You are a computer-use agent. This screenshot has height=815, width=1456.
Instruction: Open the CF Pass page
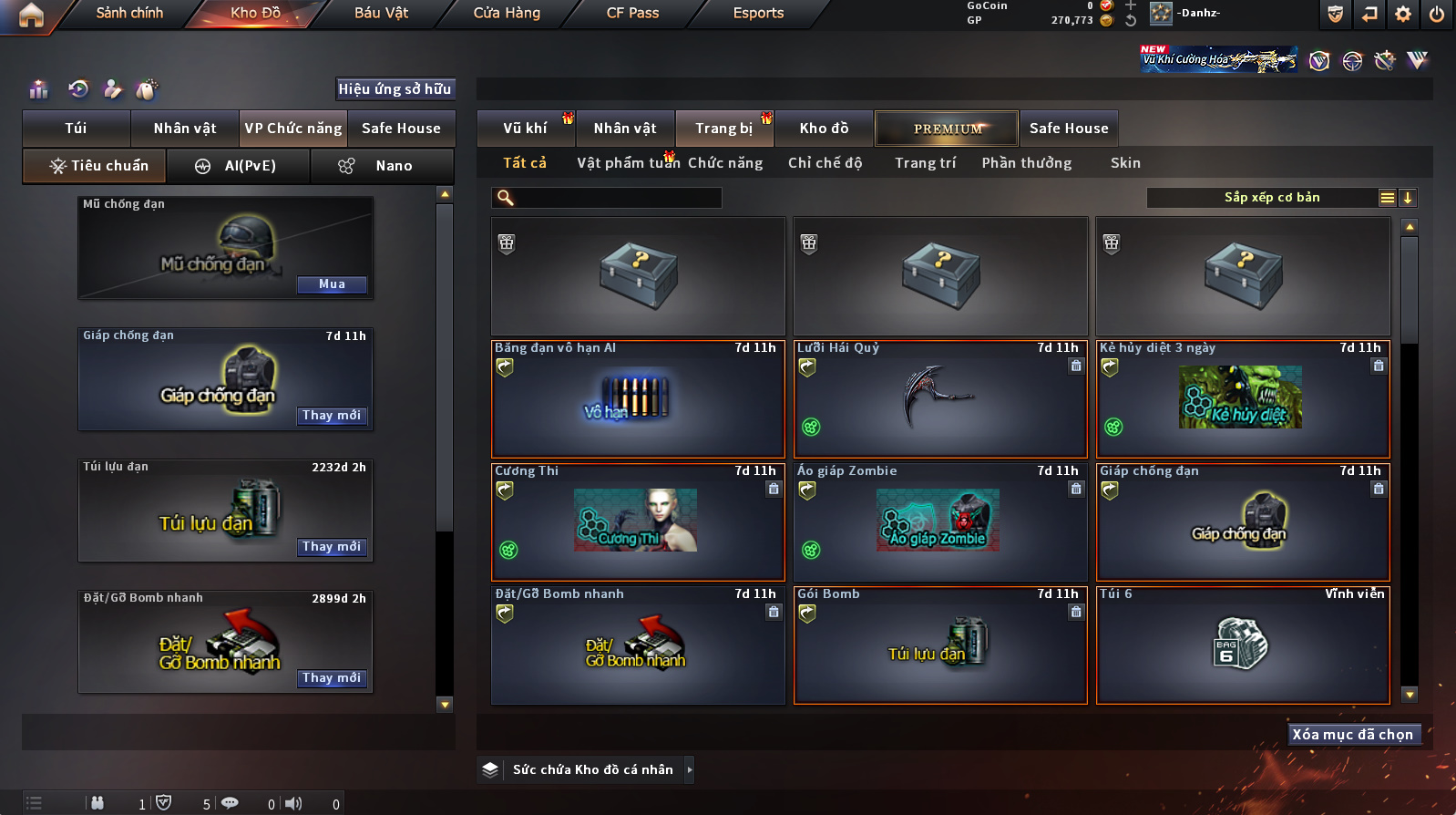coord(632,13)
